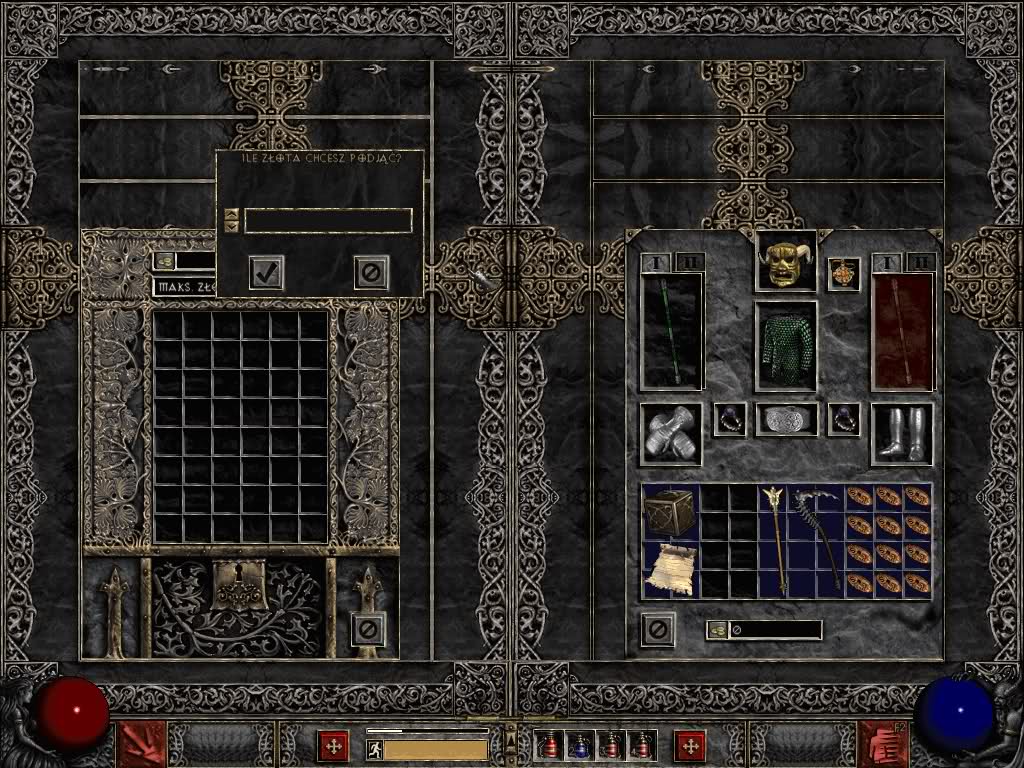This screenshot has height=768, width=1024.
Task: Close the inventory panel
Action: [x=658, y=629]
